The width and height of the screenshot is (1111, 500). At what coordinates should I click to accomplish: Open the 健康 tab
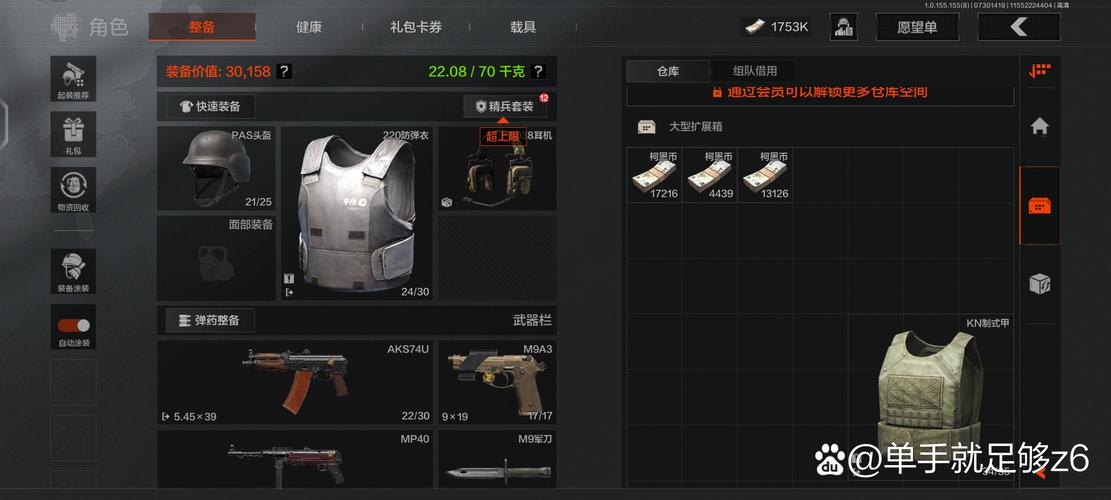[309, 27]
